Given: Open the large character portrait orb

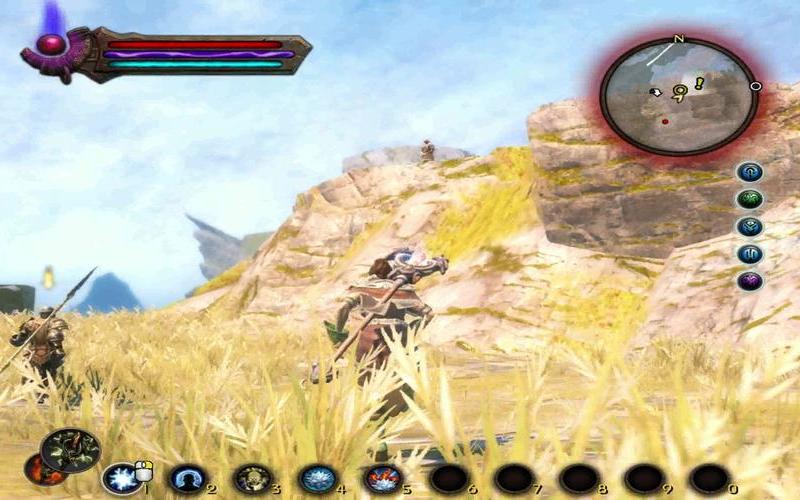Looking at the screenshot, I should click(x=70, y=451).
